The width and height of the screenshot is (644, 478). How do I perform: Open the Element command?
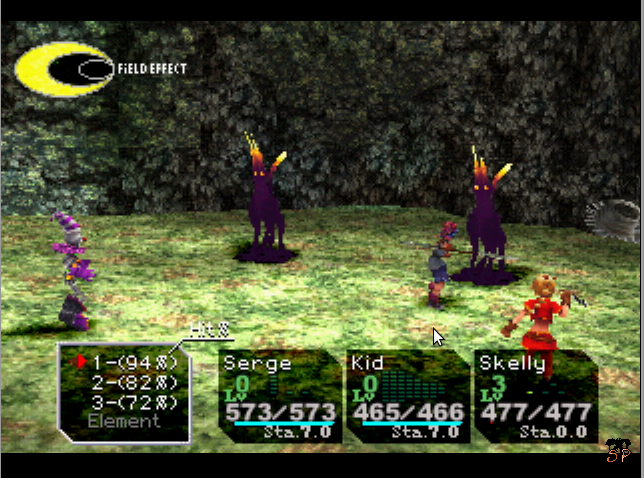pos(122,422)
